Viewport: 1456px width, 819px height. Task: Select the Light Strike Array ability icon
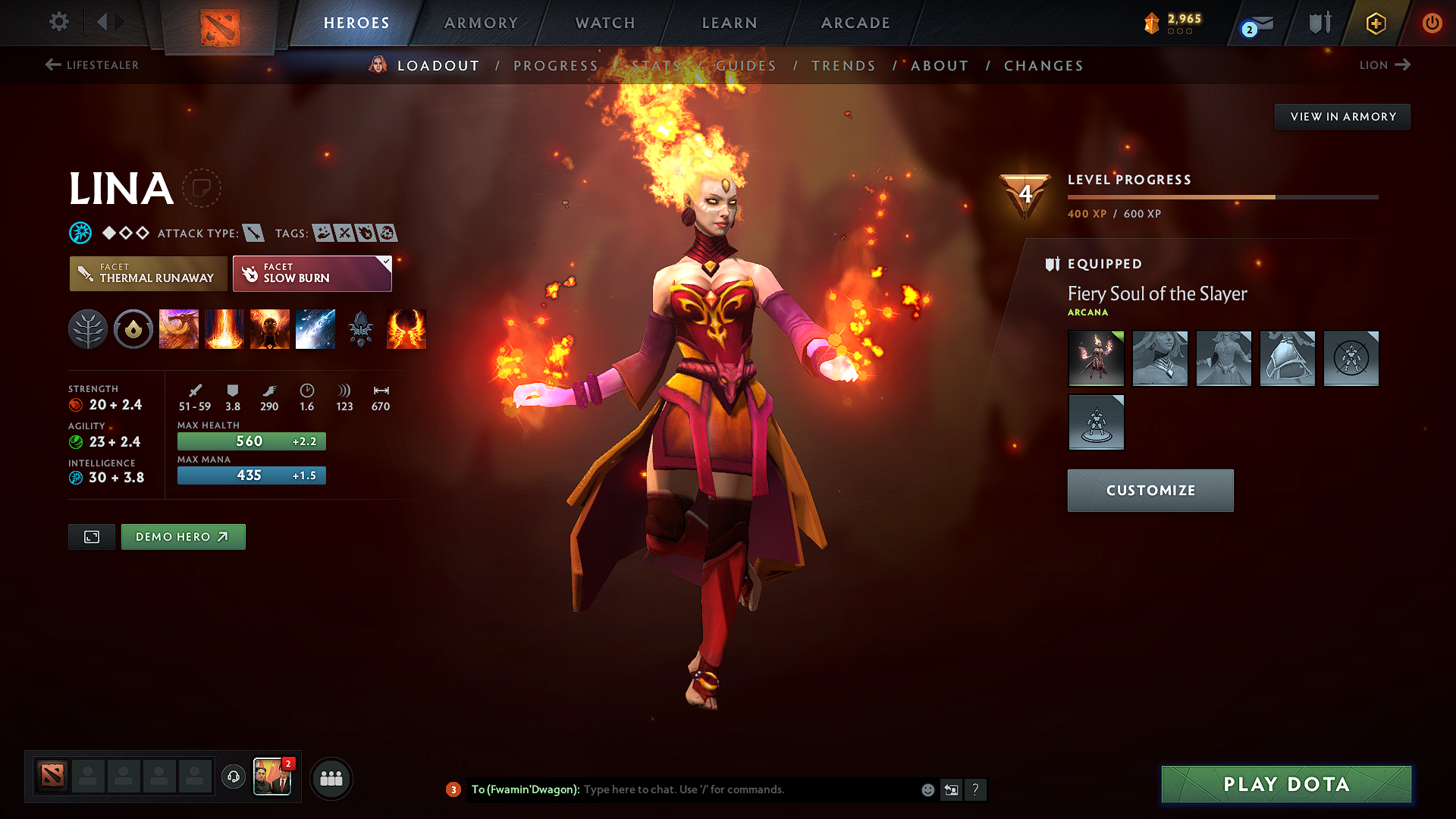point(224,329)
